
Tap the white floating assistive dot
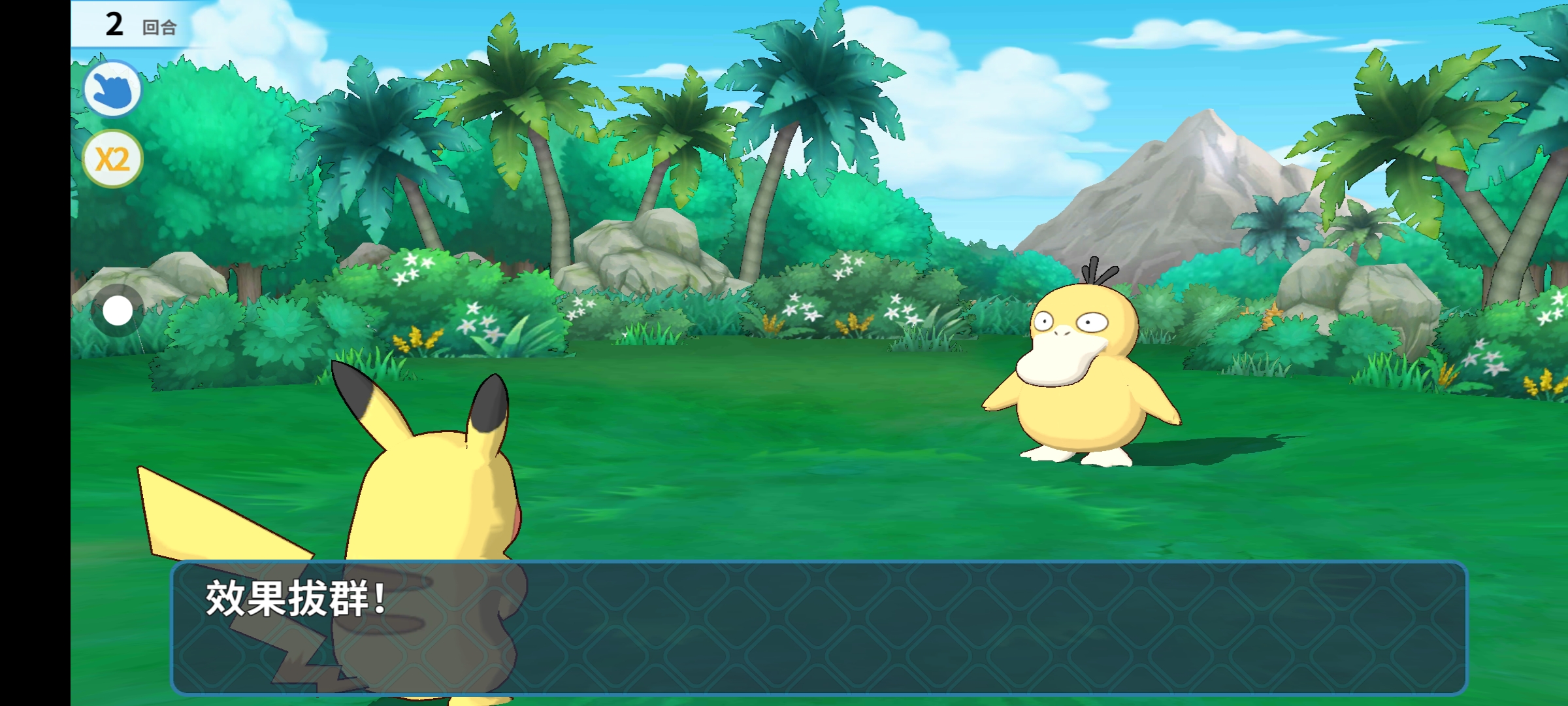click(118, 311)
